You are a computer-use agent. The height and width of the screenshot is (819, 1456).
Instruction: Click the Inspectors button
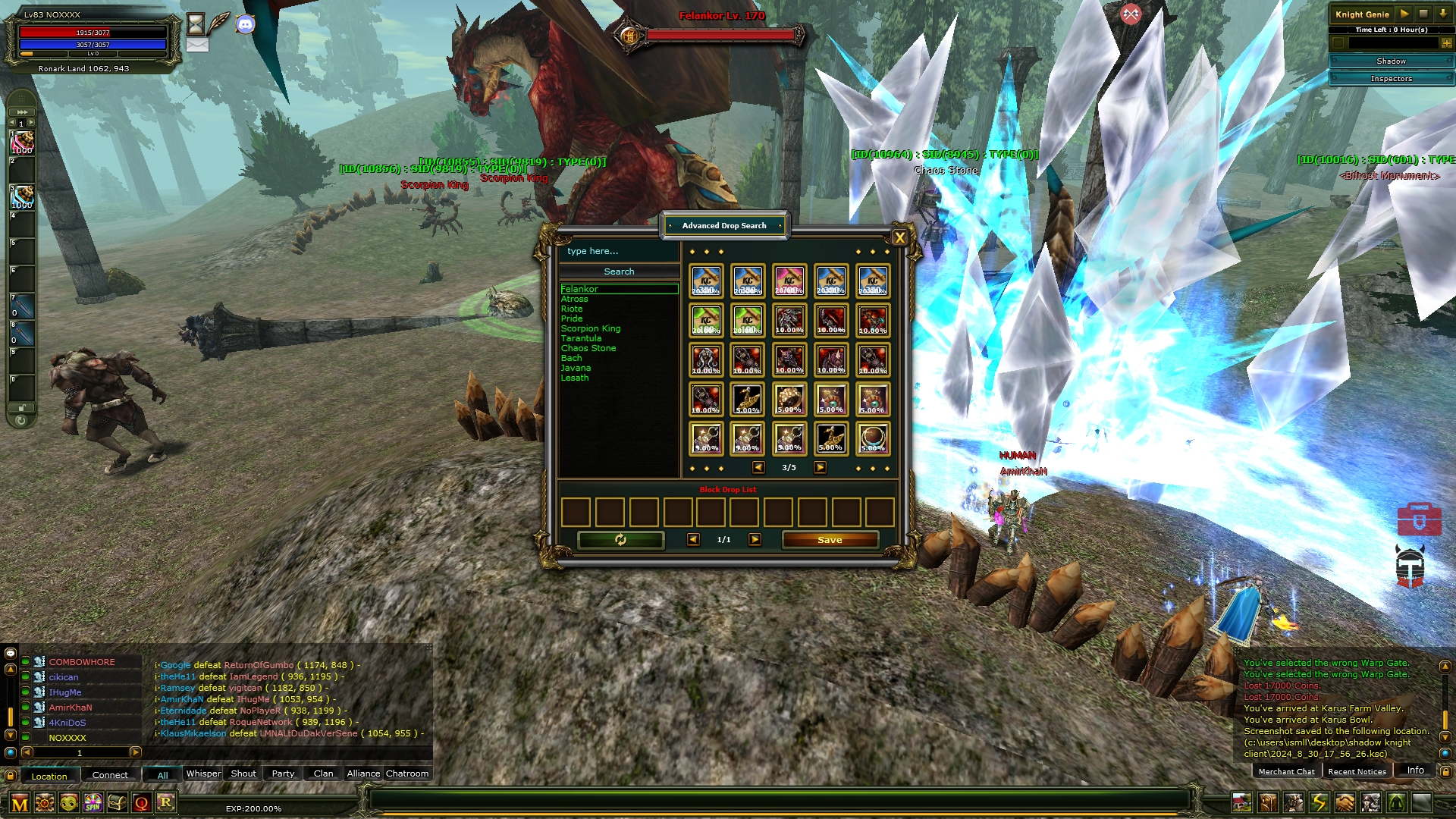[x=1391, y=79]
